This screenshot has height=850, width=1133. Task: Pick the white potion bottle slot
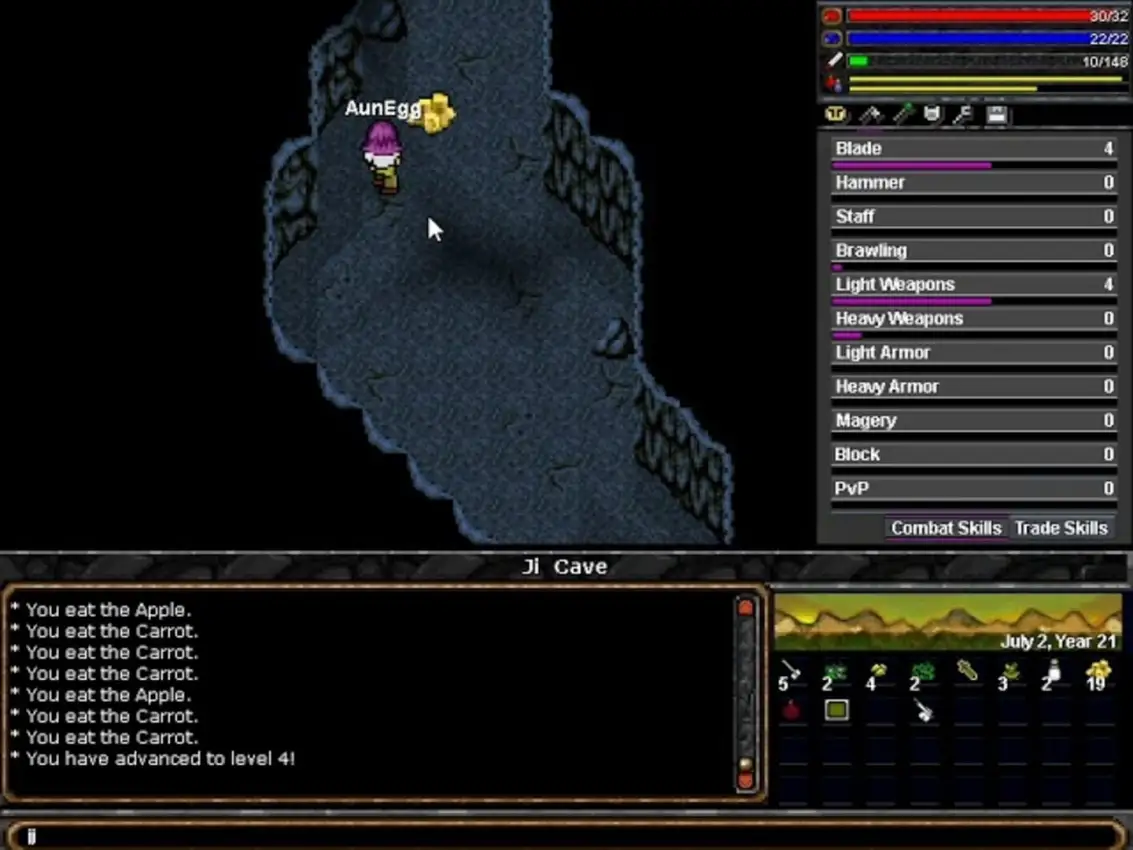click(1053, 673)
